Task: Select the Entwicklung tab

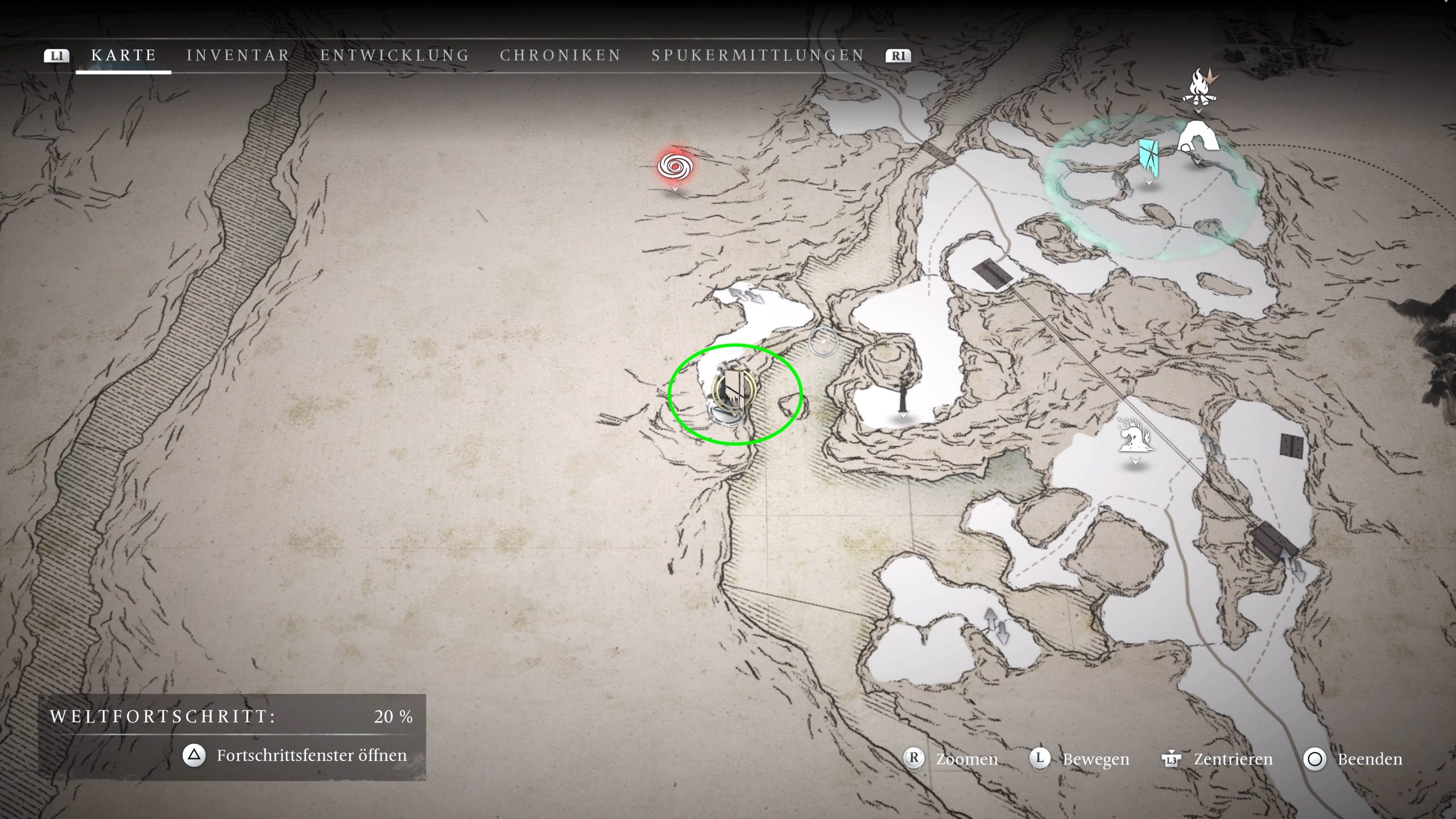Action: pyautogui.click(x=395, y=55)
